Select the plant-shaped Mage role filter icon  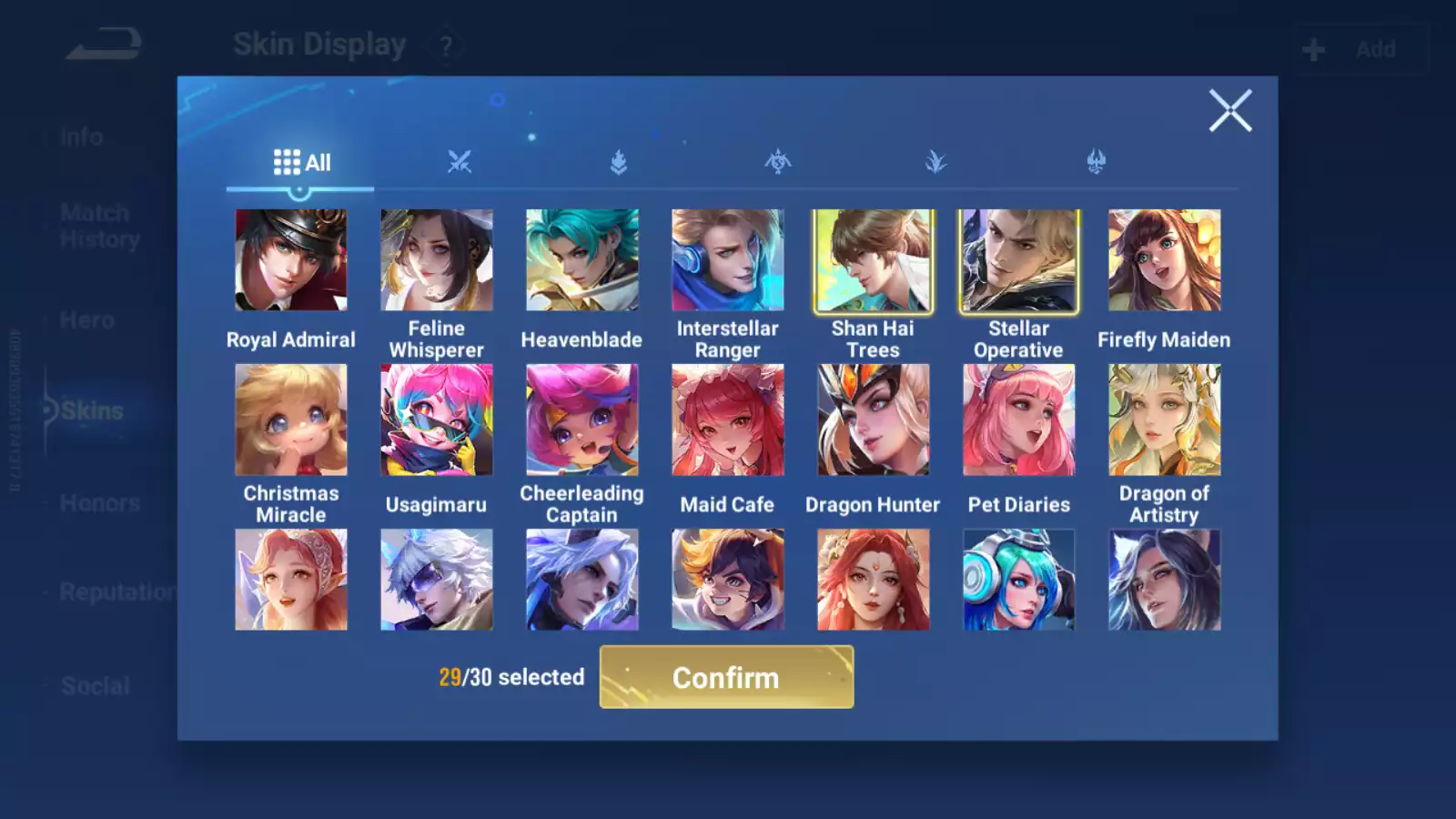coord(937,161)
